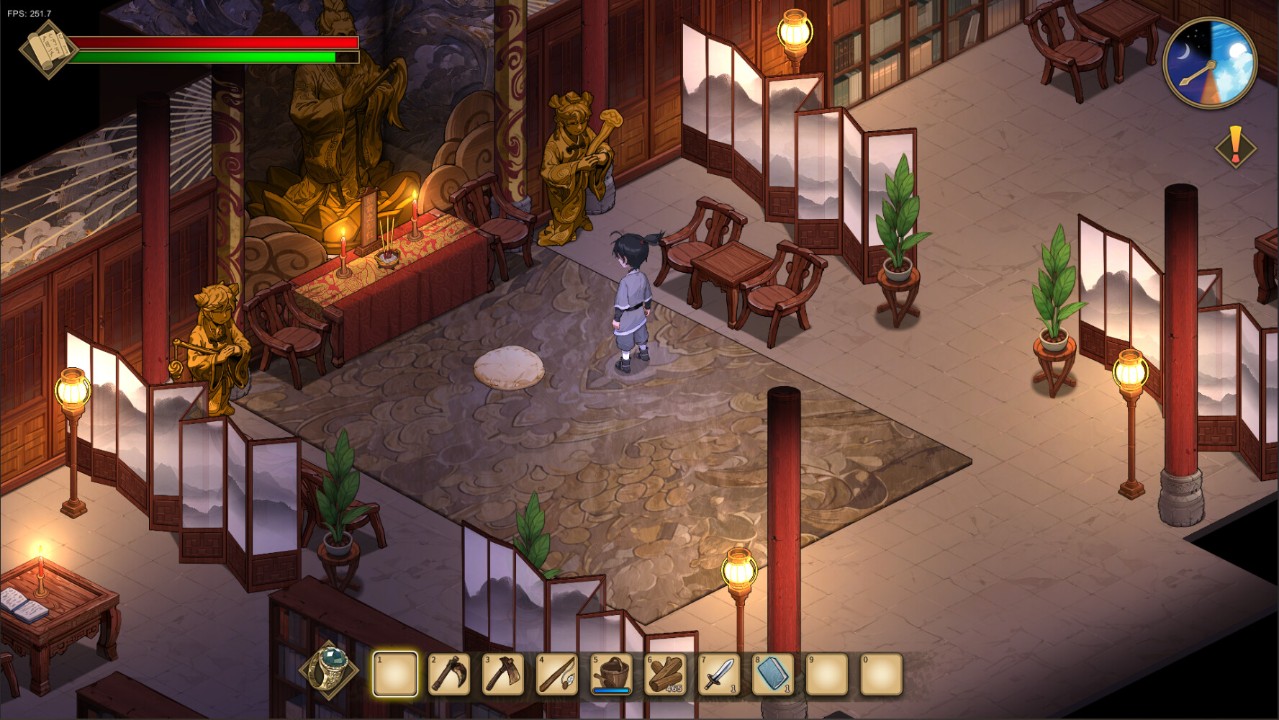
Task: Select the fishing rod in slot 4
Action: pyautogui.click(x=557, y=674)
